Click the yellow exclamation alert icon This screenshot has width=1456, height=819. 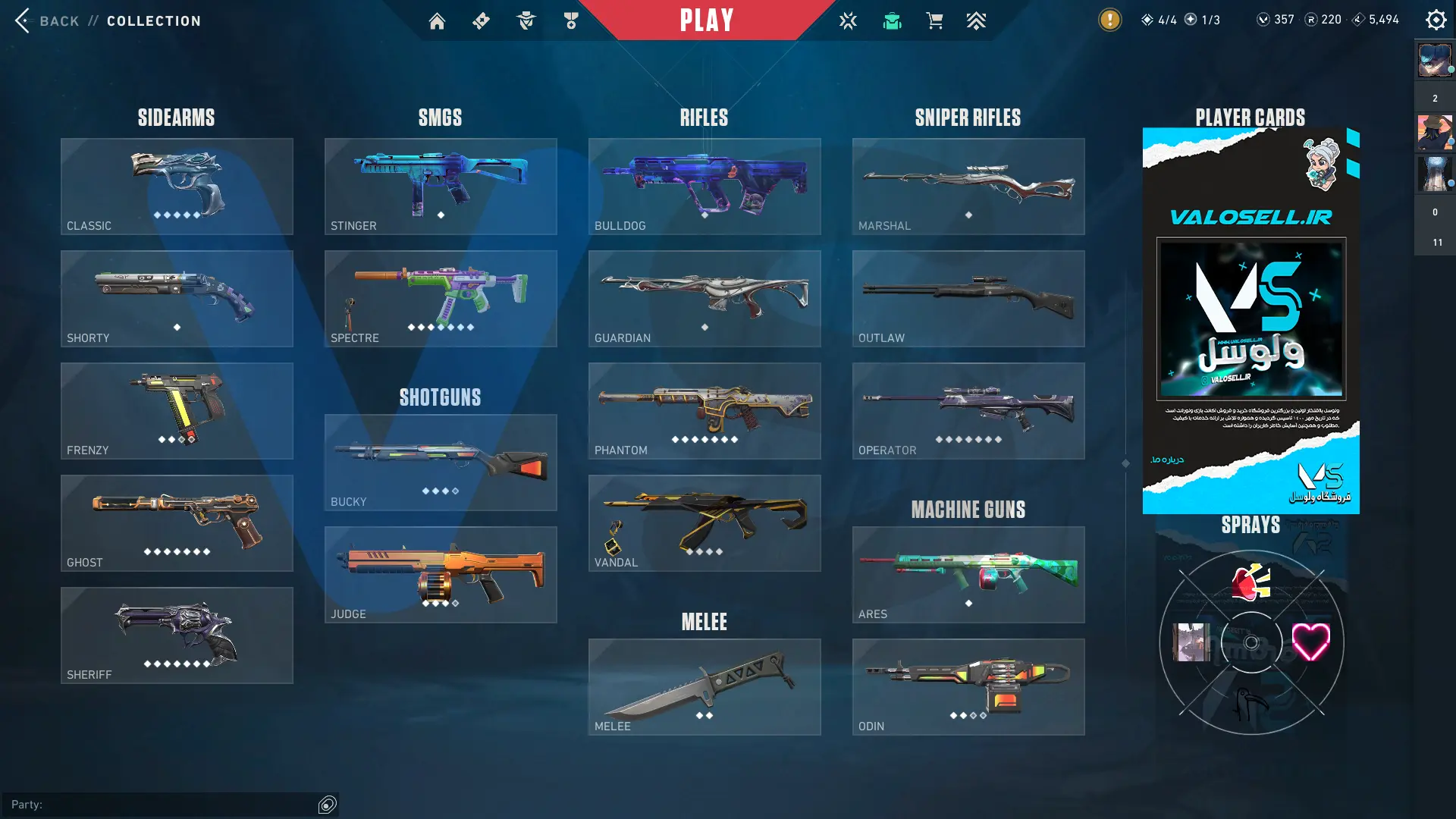pos(1109,20)
